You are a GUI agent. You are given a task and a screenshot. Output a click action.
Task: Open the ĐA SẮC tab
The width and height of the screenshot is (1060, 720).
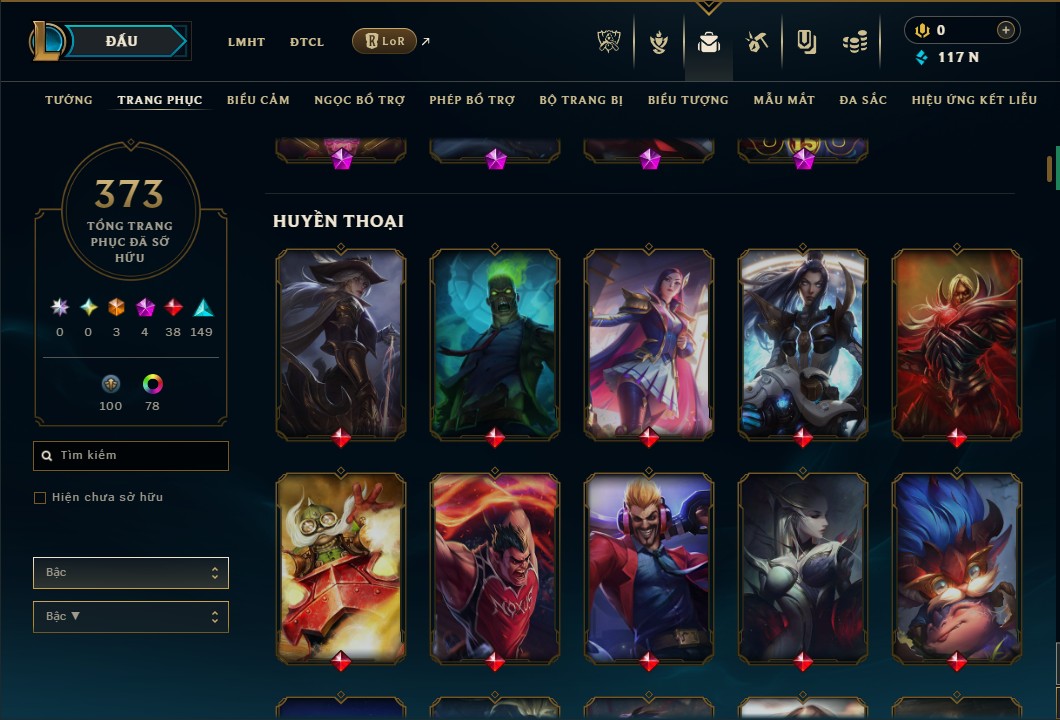[x=863, y=100]
